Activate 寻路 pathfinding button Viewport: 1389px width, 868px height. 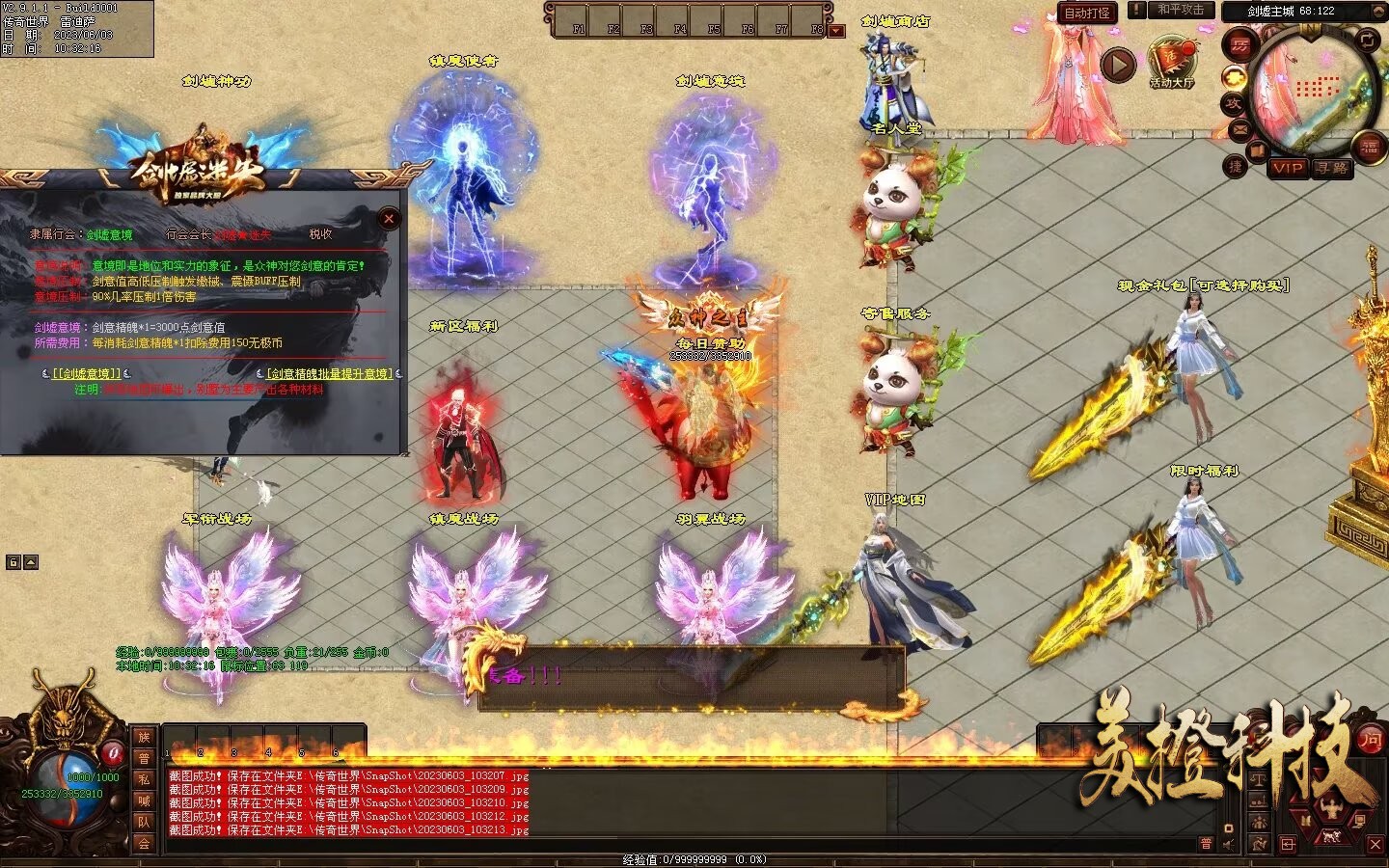tap(1332, 168)
